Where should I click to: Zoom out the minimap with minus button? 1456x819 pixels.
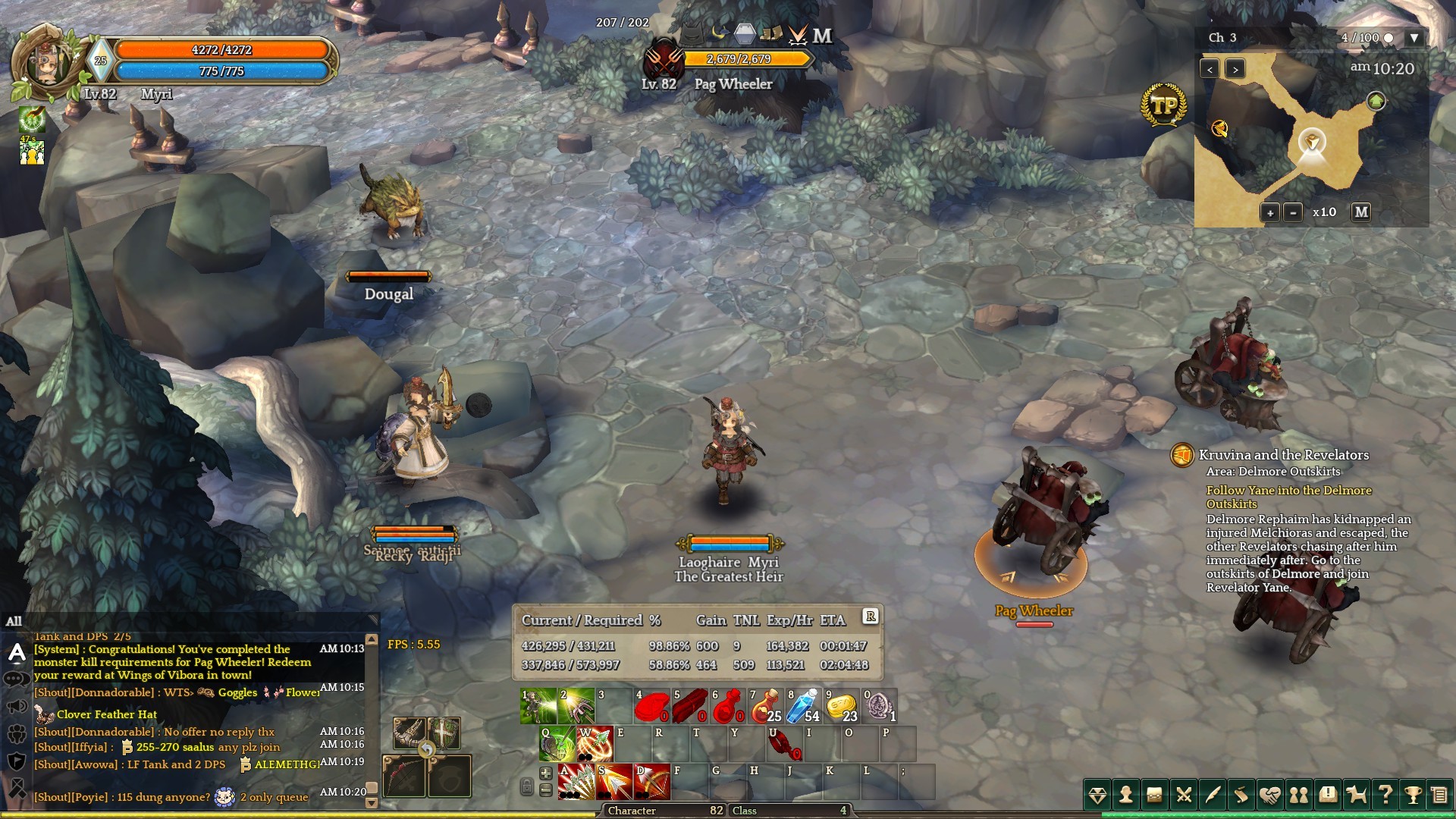(x=1293, y=212)
